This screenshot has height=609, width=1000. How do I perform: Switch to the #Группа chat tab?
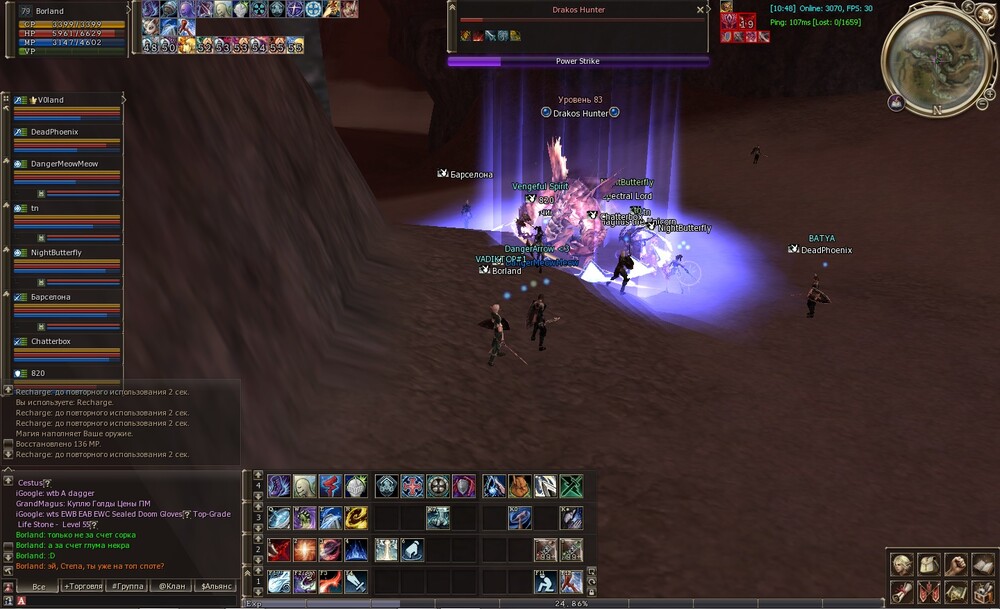click(x=127, y=586)
